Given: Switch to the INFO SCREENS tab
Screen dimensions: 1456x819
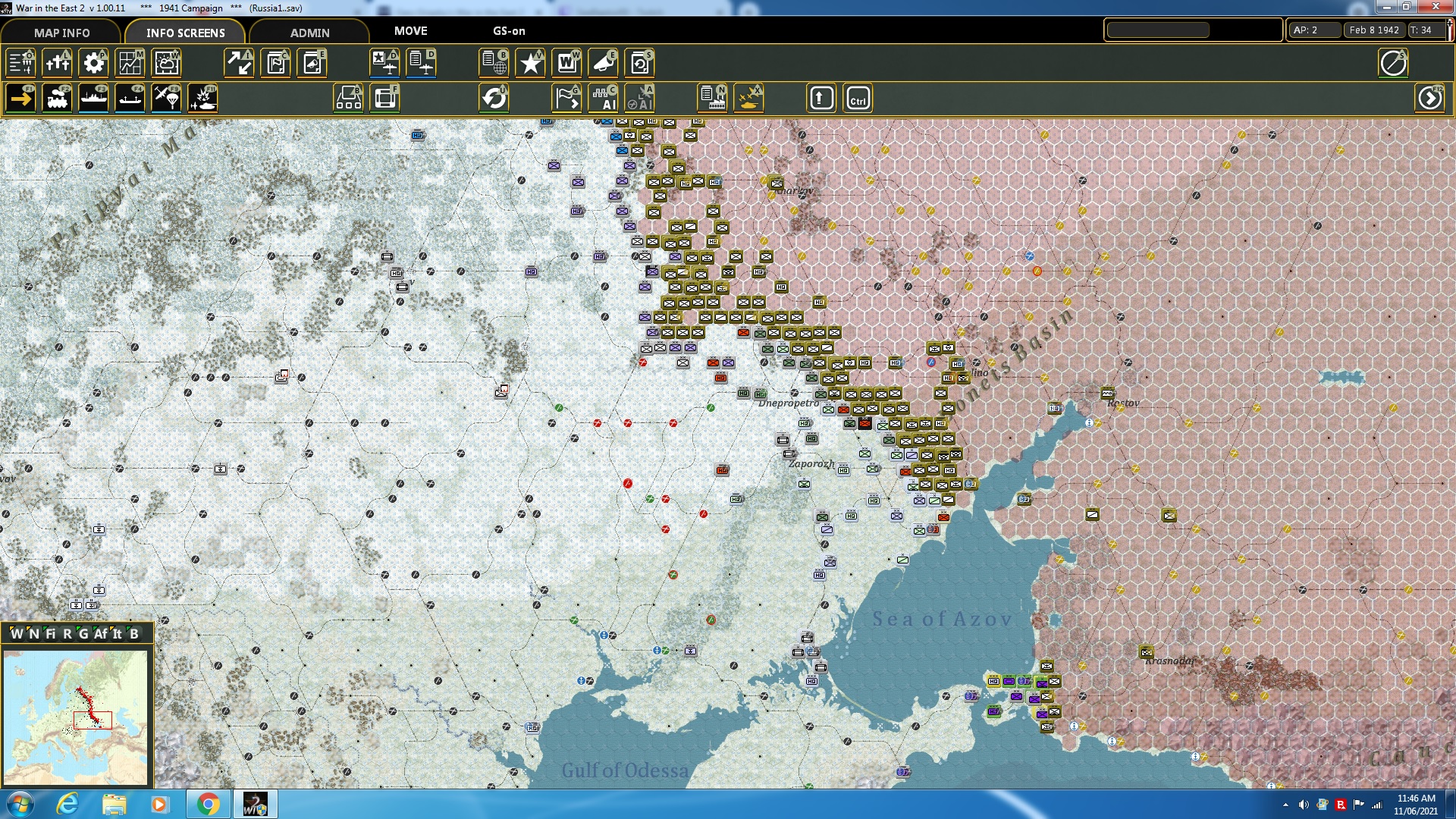Looking at the screenshot, I should click(184, 33).
